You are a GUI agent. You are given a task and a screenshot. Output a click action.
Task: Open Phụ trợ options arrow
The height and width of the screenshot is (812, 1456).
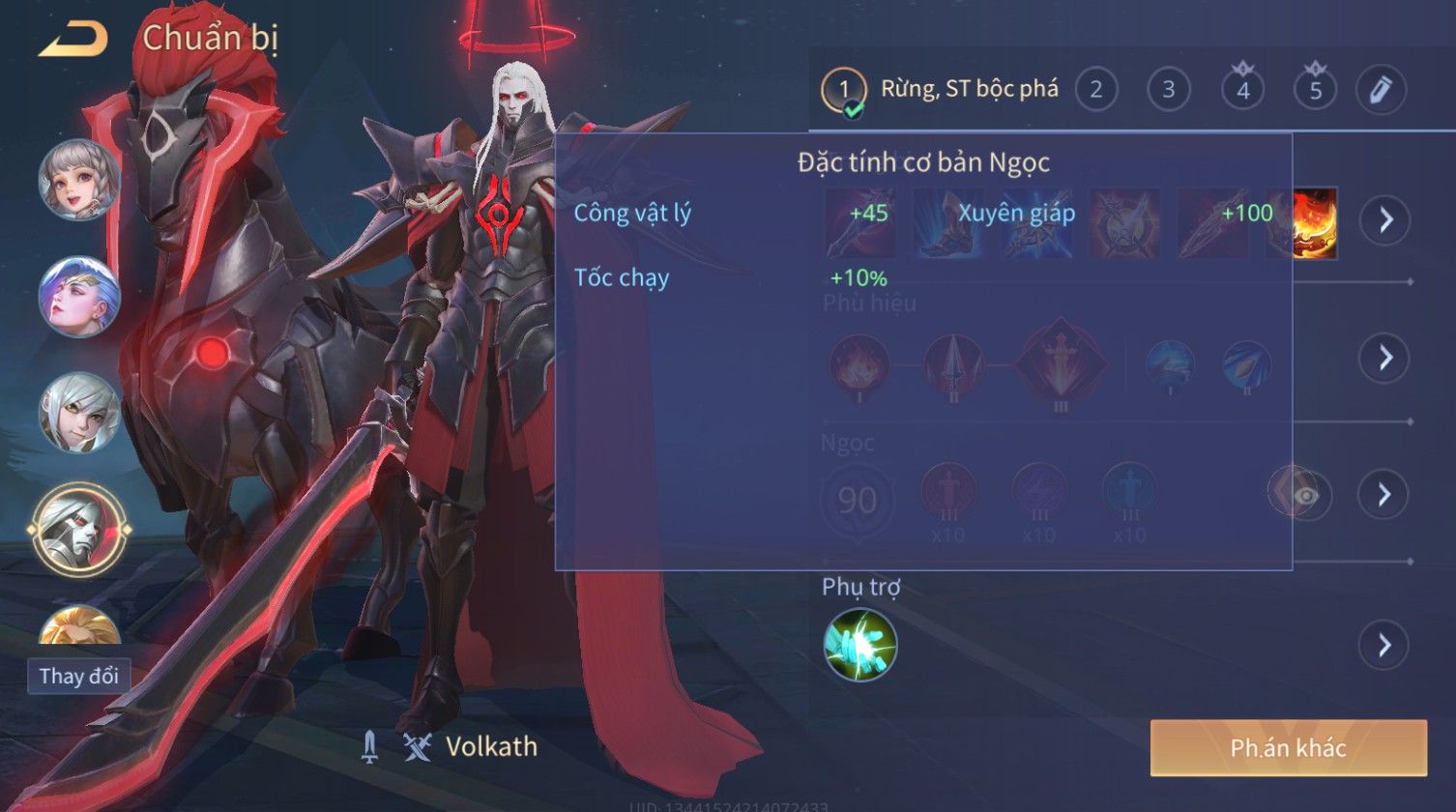(x=1383, y=645)
